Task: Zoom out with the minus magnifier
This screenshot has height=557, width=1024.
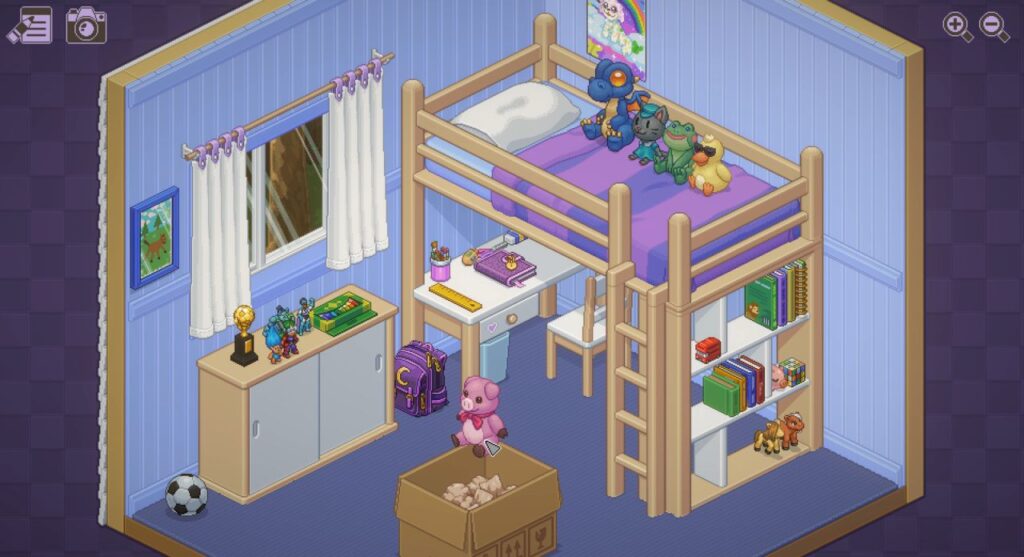Action: (x=993, y=27)
